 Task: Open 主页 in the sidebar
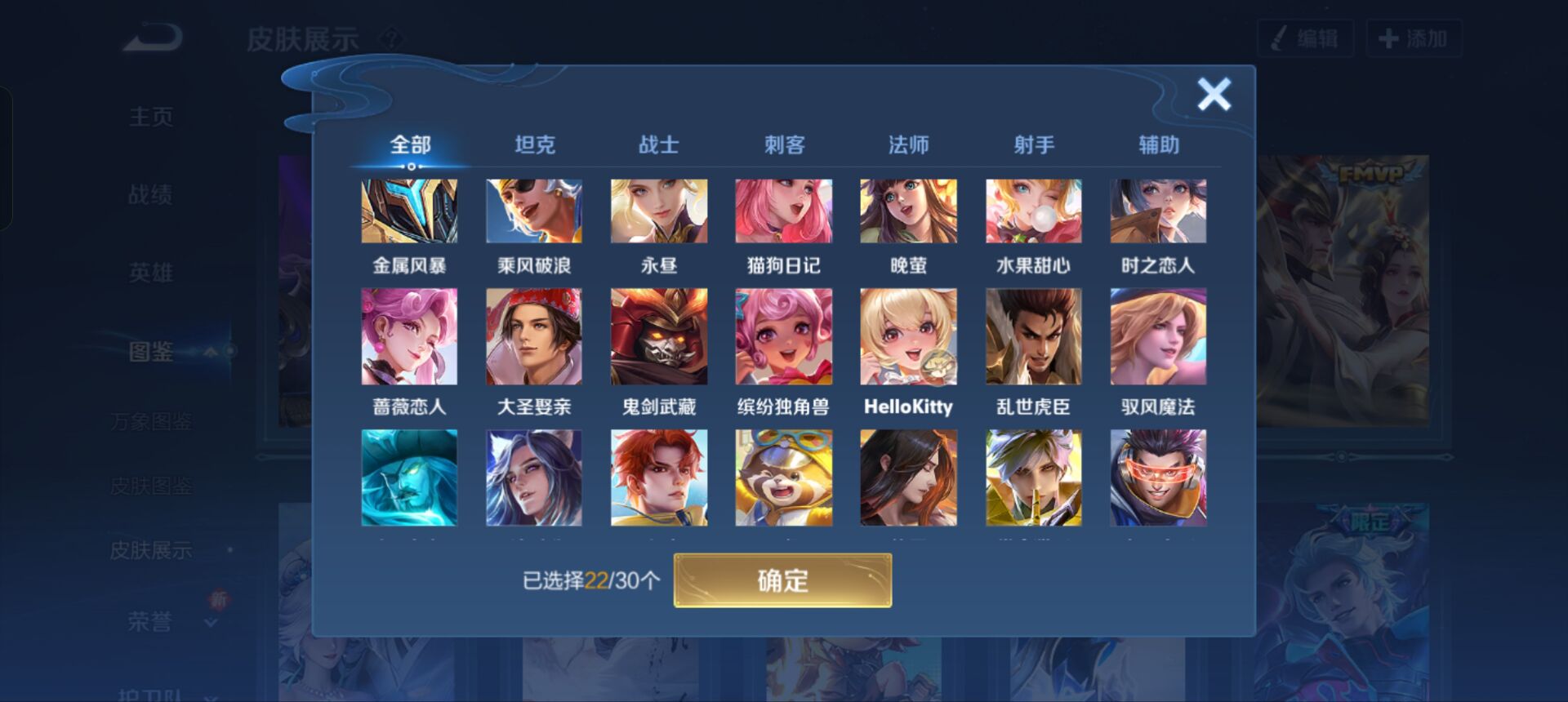pos(151,116)
